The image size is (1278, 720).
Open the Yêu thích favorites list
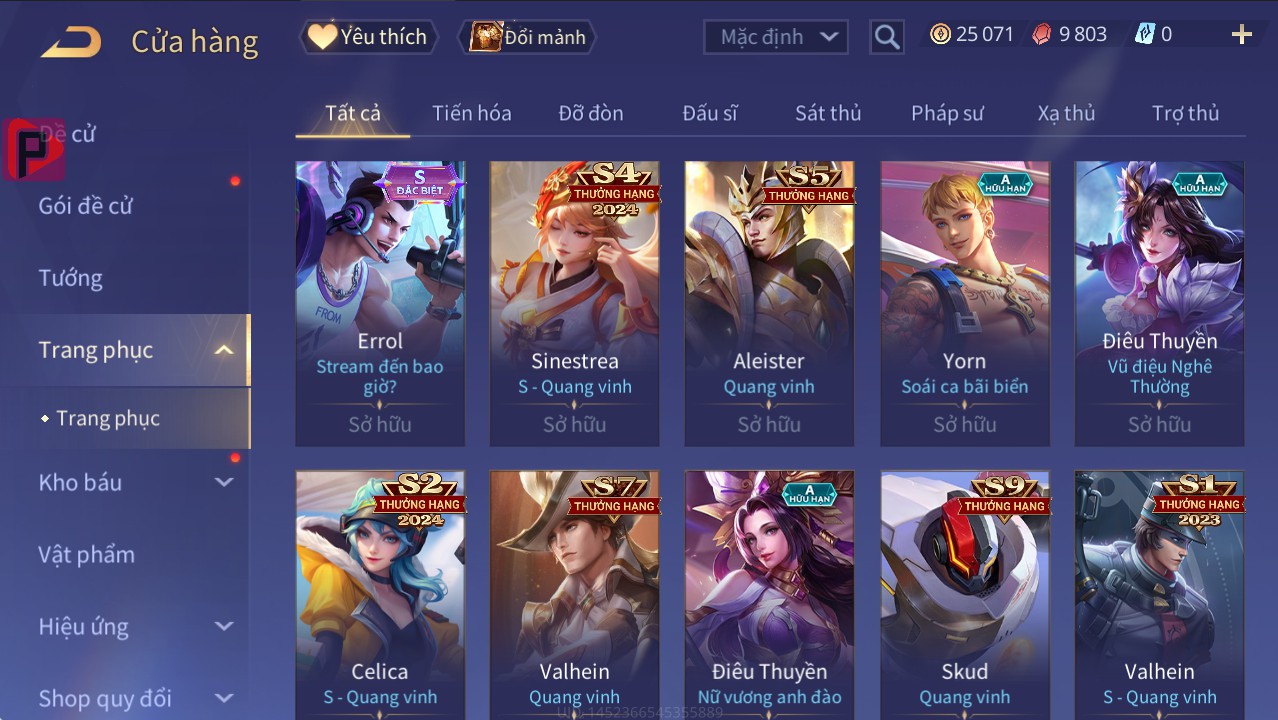pyautogui.click(x=367, y=37)
